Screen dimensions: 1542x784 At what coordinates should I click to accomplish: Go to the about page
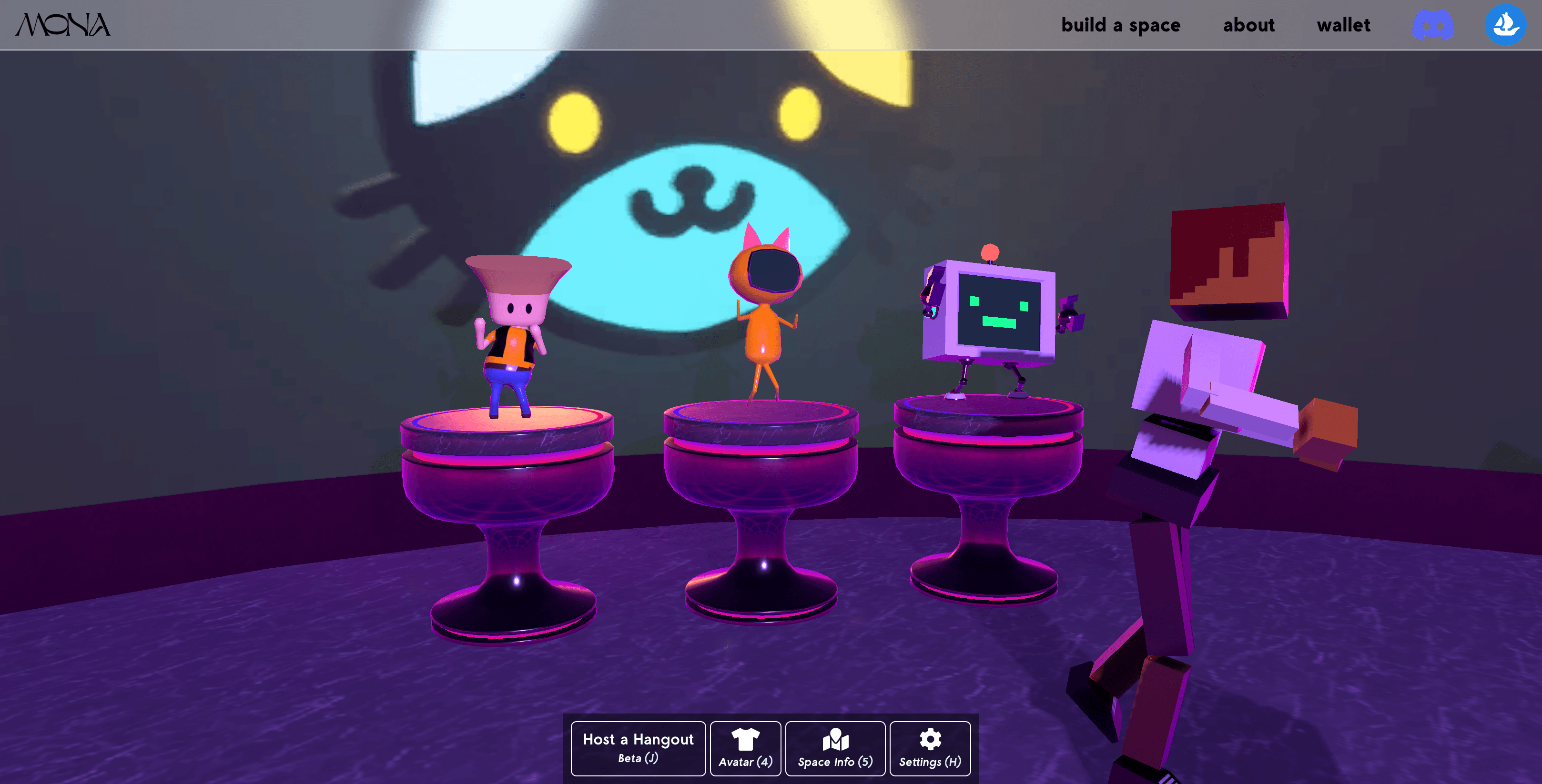click(x=1248, y=25)
